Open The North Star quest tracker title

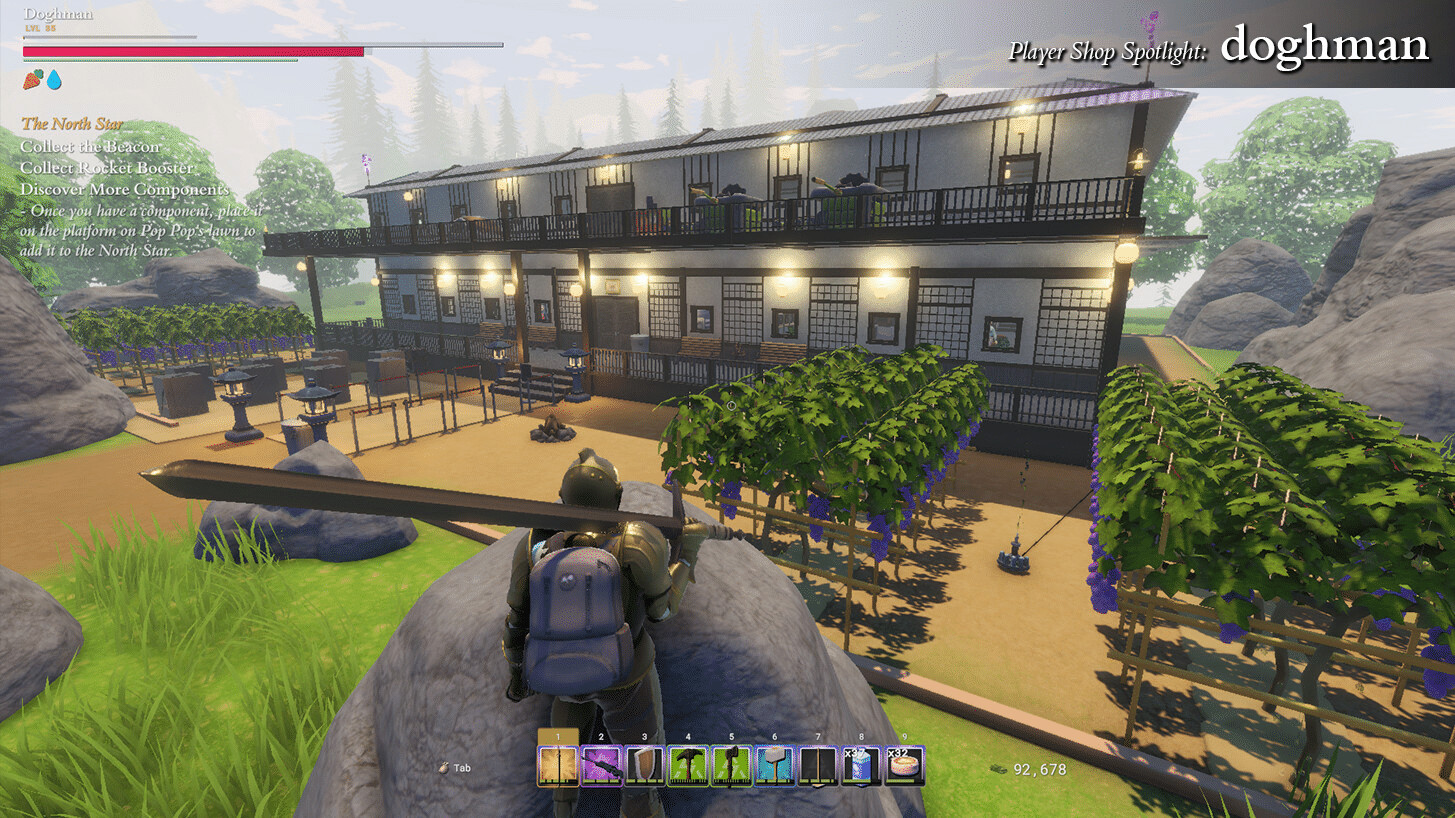[73, 124]
